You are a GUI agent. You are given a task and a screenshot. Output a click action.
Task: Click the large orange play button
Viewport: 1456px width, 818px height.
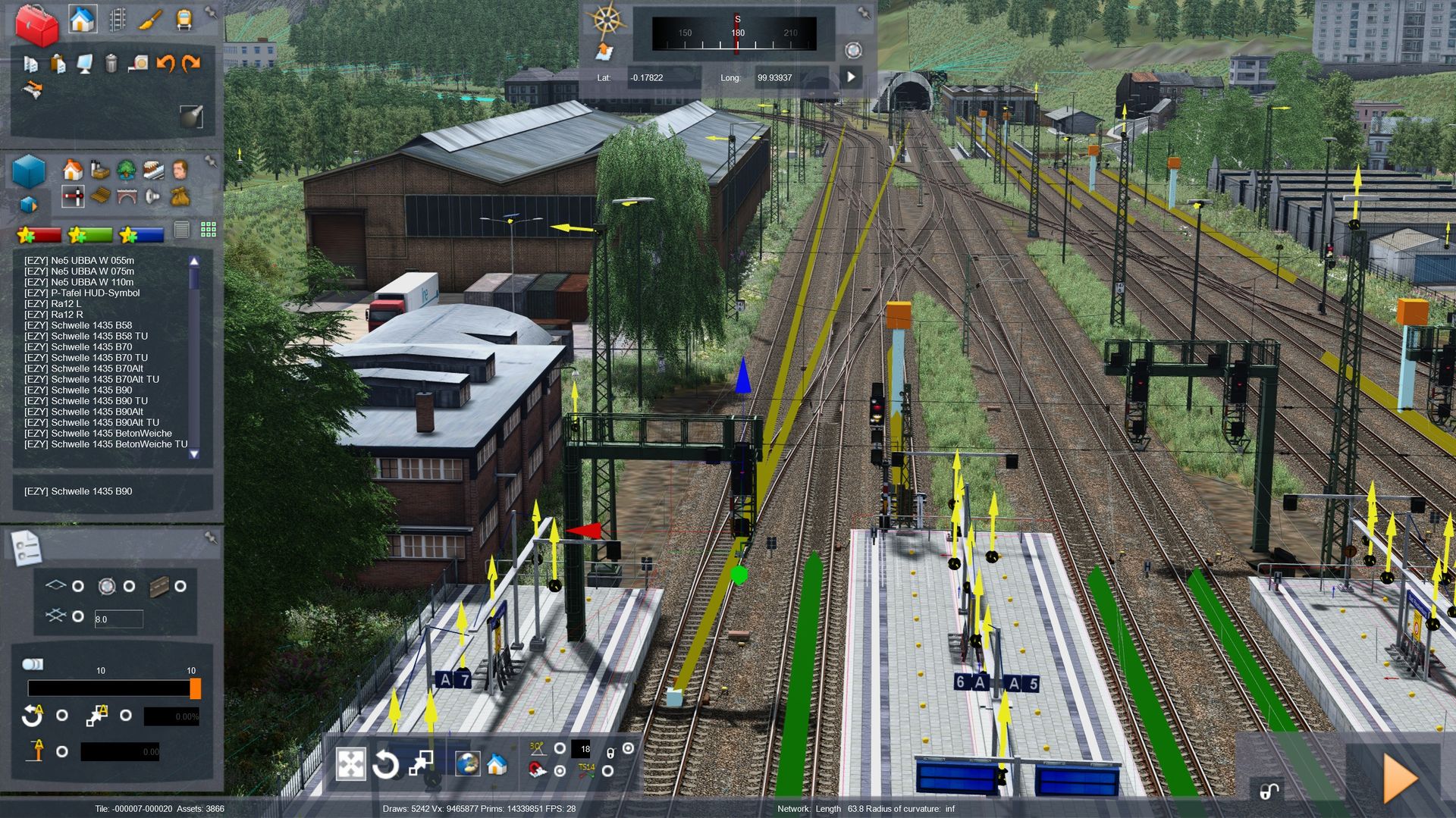(1400, 778)
